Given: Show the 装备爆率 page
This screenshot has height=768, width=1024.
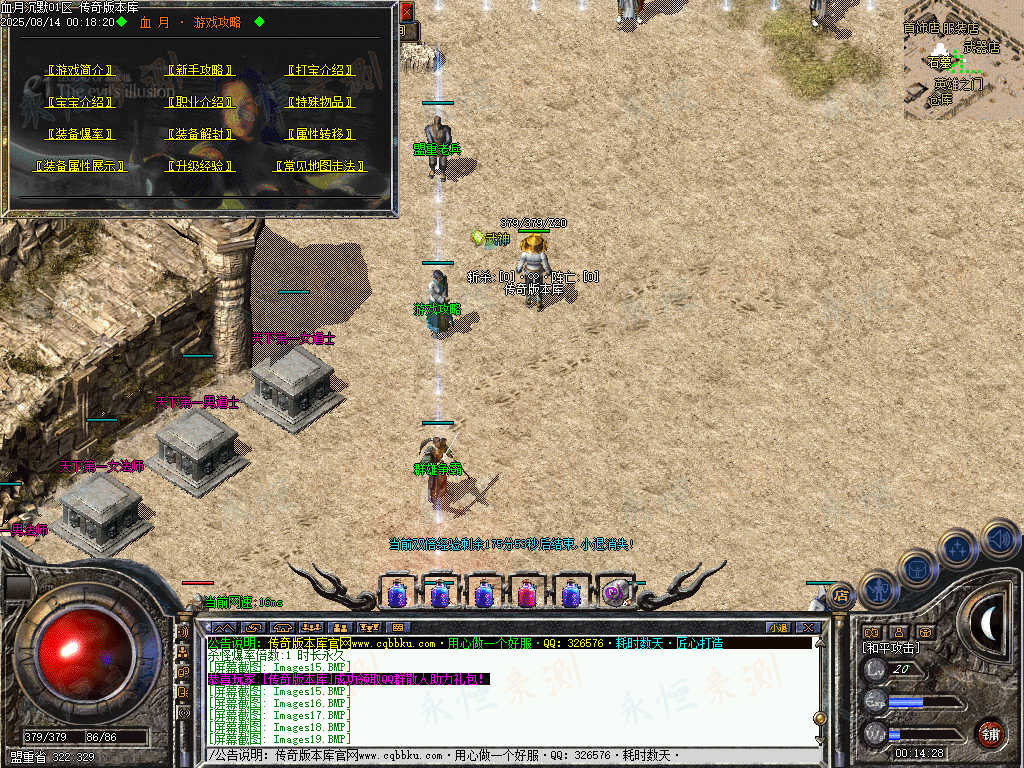Looking at the screenshot, I should pos(82,133).
